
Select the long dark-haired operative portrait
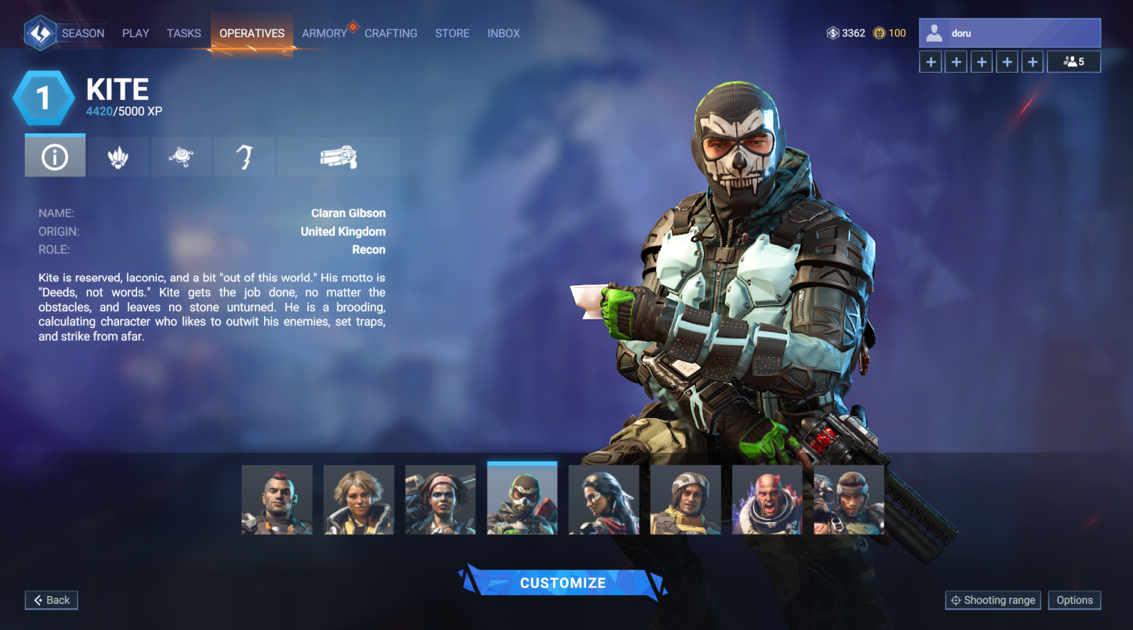pyautogui.click(x=604, y=499)
